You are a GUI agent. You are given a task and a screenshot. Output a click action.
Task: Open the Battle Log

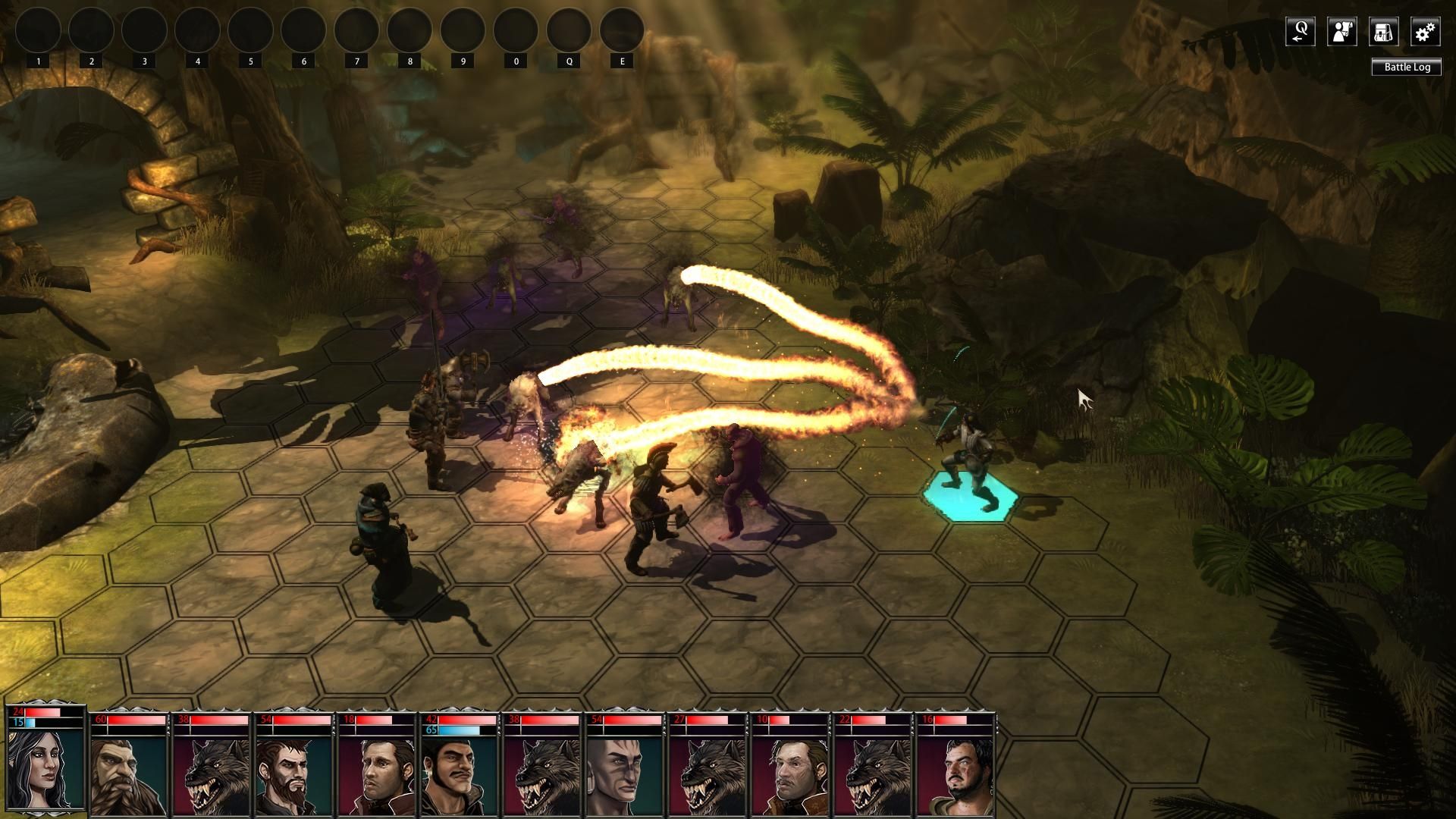pyautogui.click(x=1407, y=67)
